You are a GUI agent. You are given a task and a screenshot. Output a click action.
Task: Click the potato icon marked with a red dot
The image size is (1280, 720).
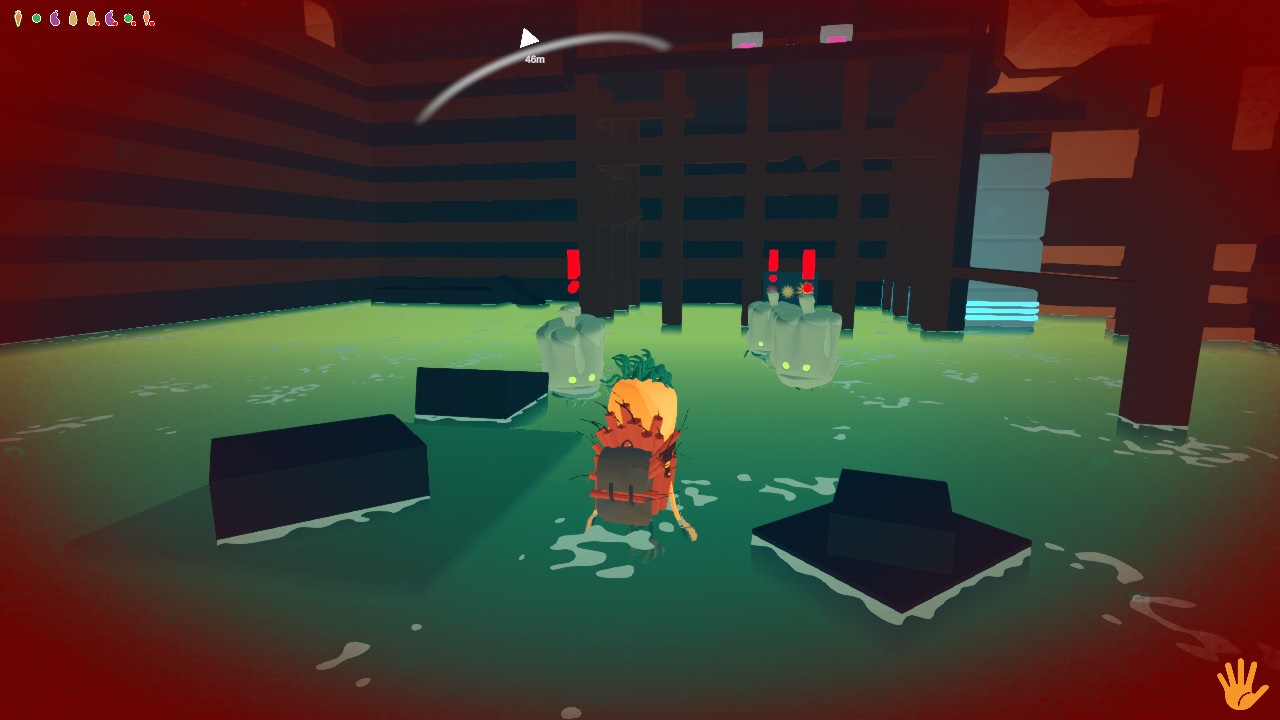(x=91, y=16)
